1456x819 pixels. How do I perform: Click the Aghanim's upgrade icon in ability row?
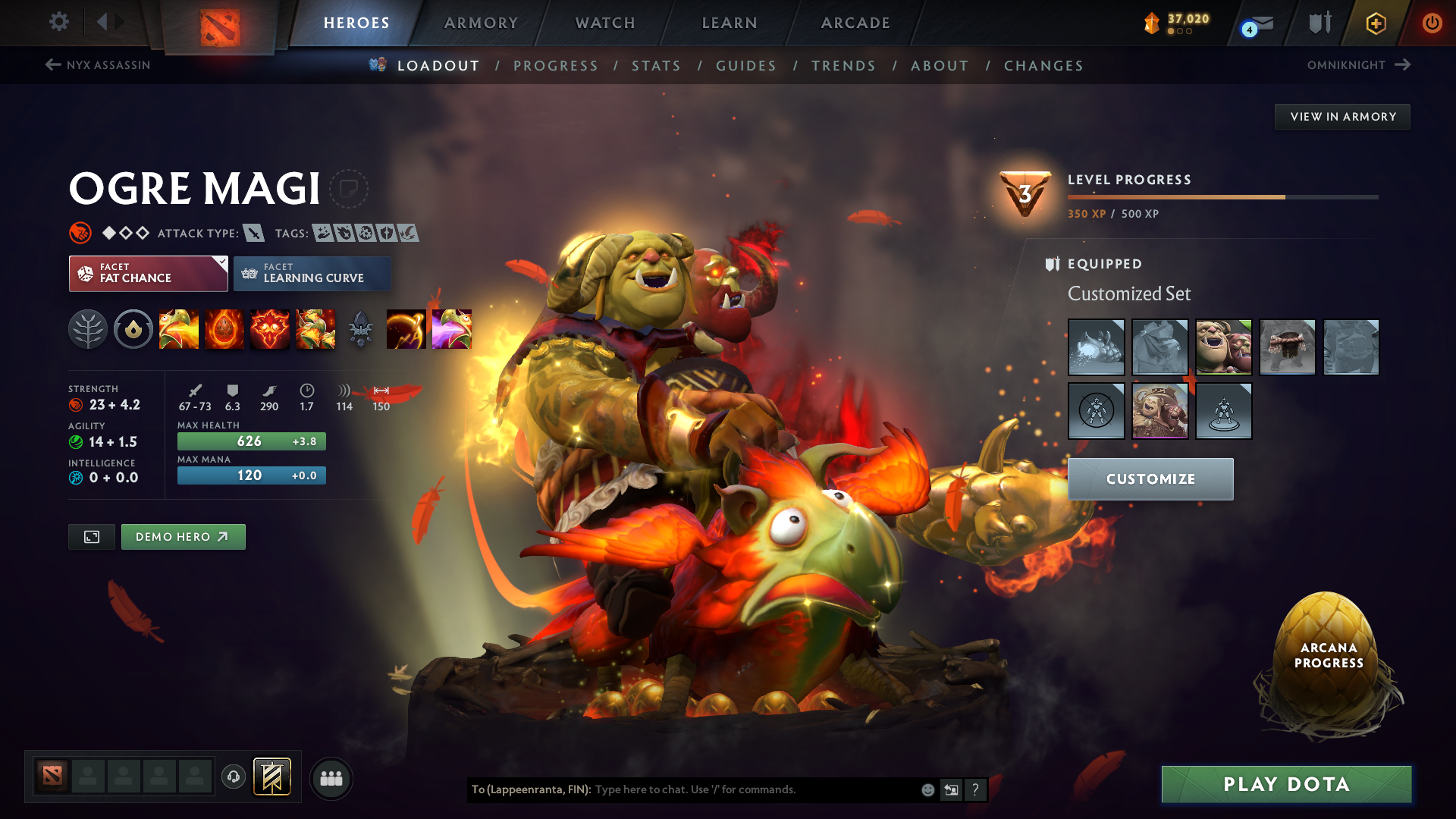361,329
